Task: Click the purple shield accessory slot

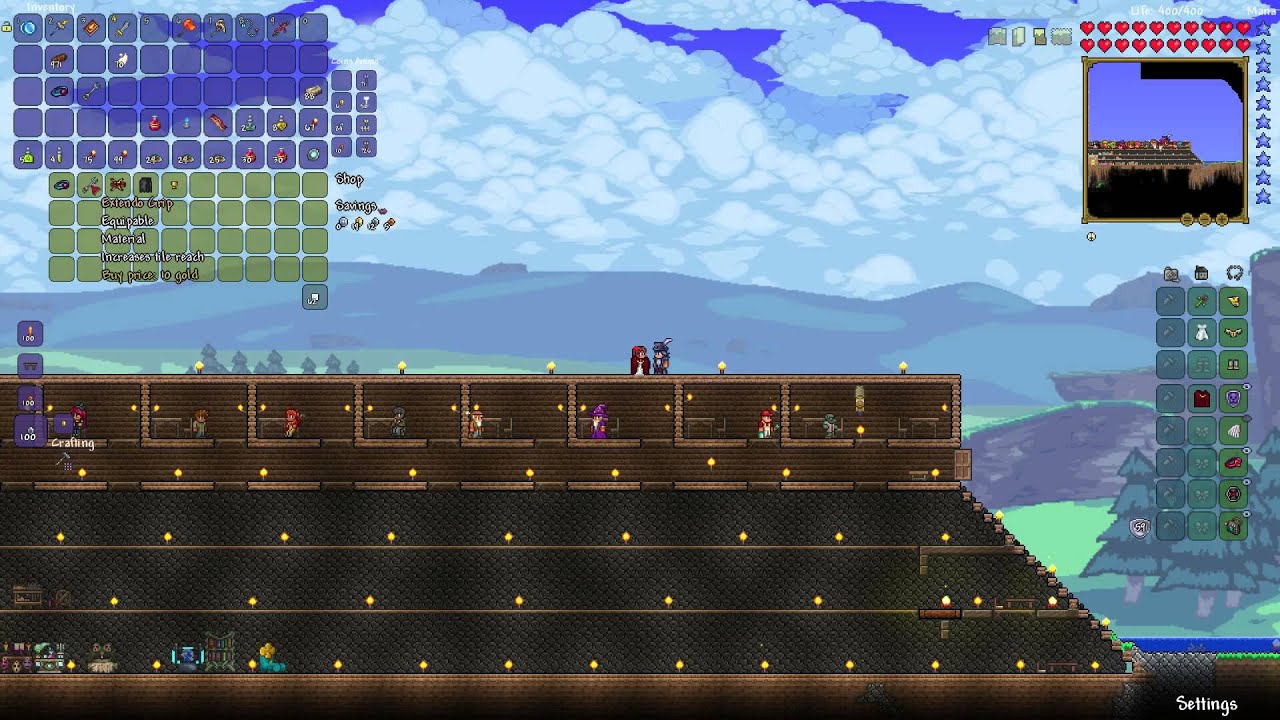Action: [x=1233, y=398]
